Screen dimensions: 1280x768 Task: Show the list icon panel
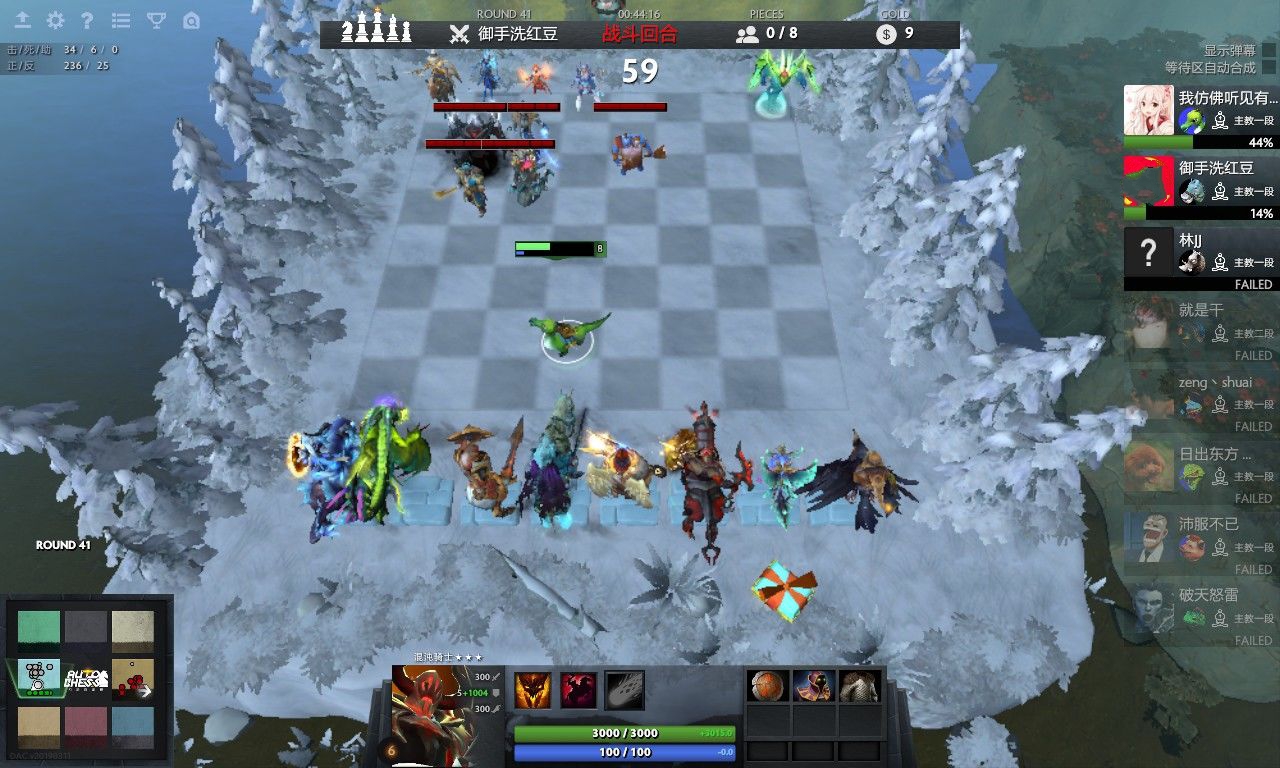pos(121,20)
